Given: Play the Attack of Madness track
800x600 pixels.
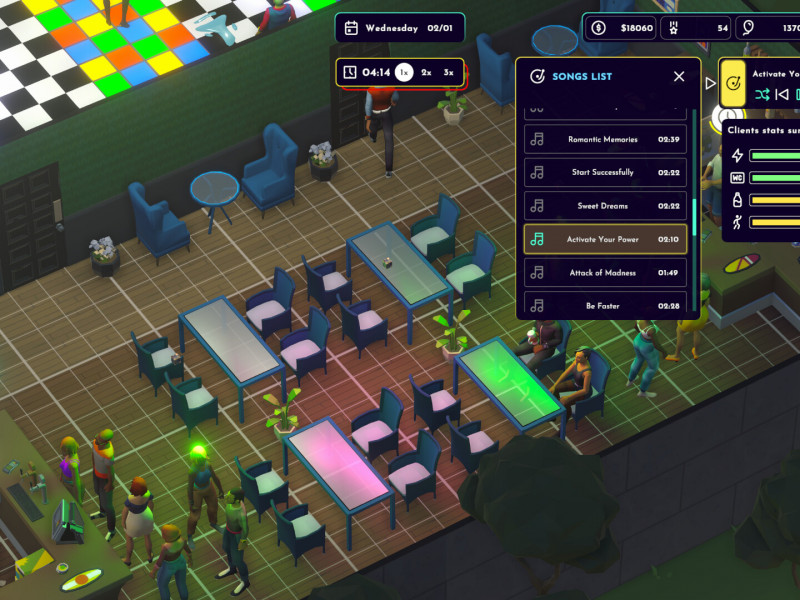Looking at the screenshot, I should (x=605, y=273).
